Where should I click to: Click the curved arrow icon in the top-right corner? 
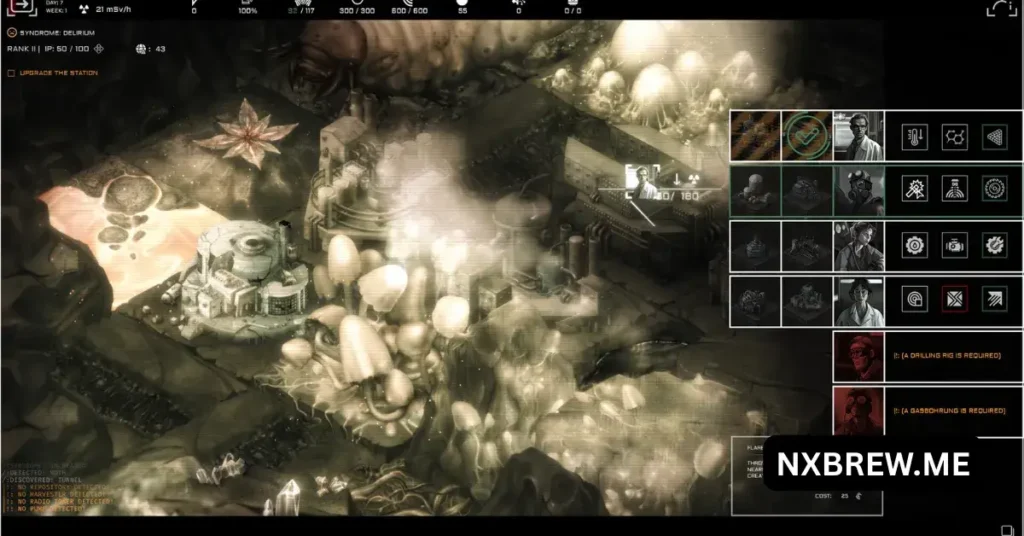pos(1001,9)
